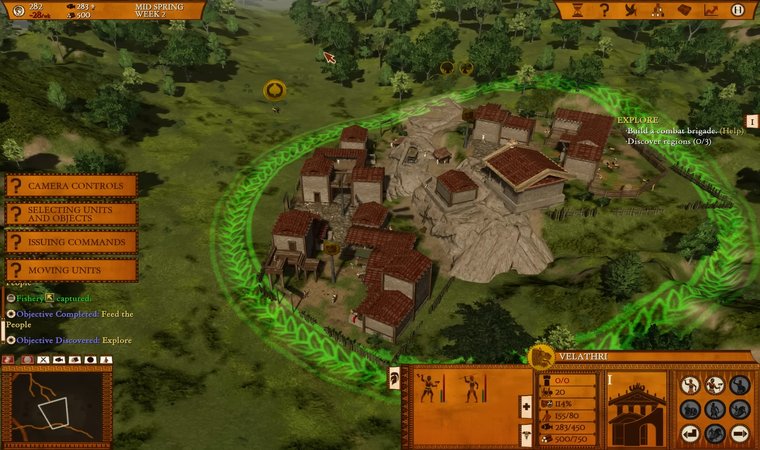This screenshot has height=450, width=760.
Task: Click the Help link in Explore objective
Action: (732, 130)
